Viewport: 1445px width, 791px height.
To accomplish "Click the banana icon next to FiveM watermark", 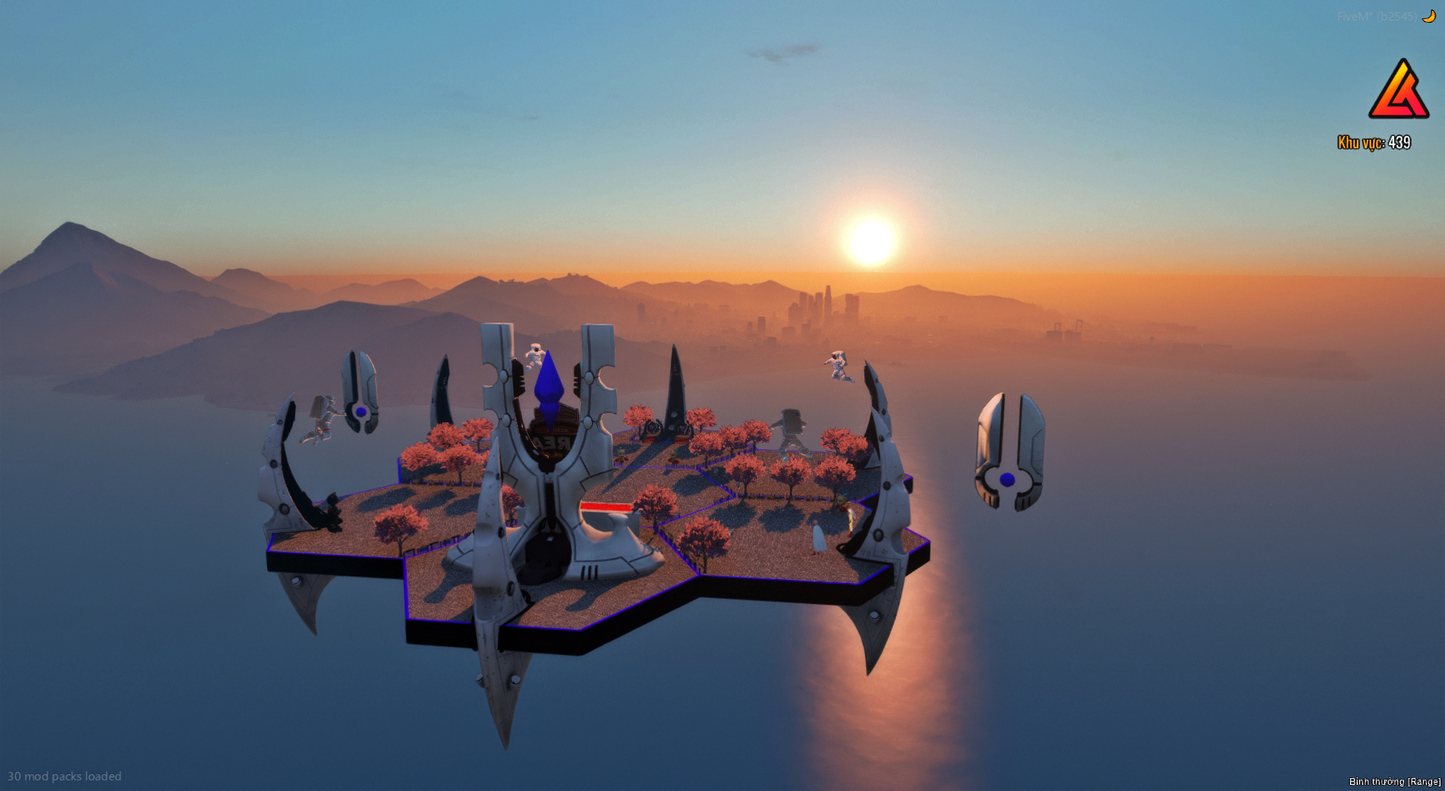I will click(x=1429, y=15).
